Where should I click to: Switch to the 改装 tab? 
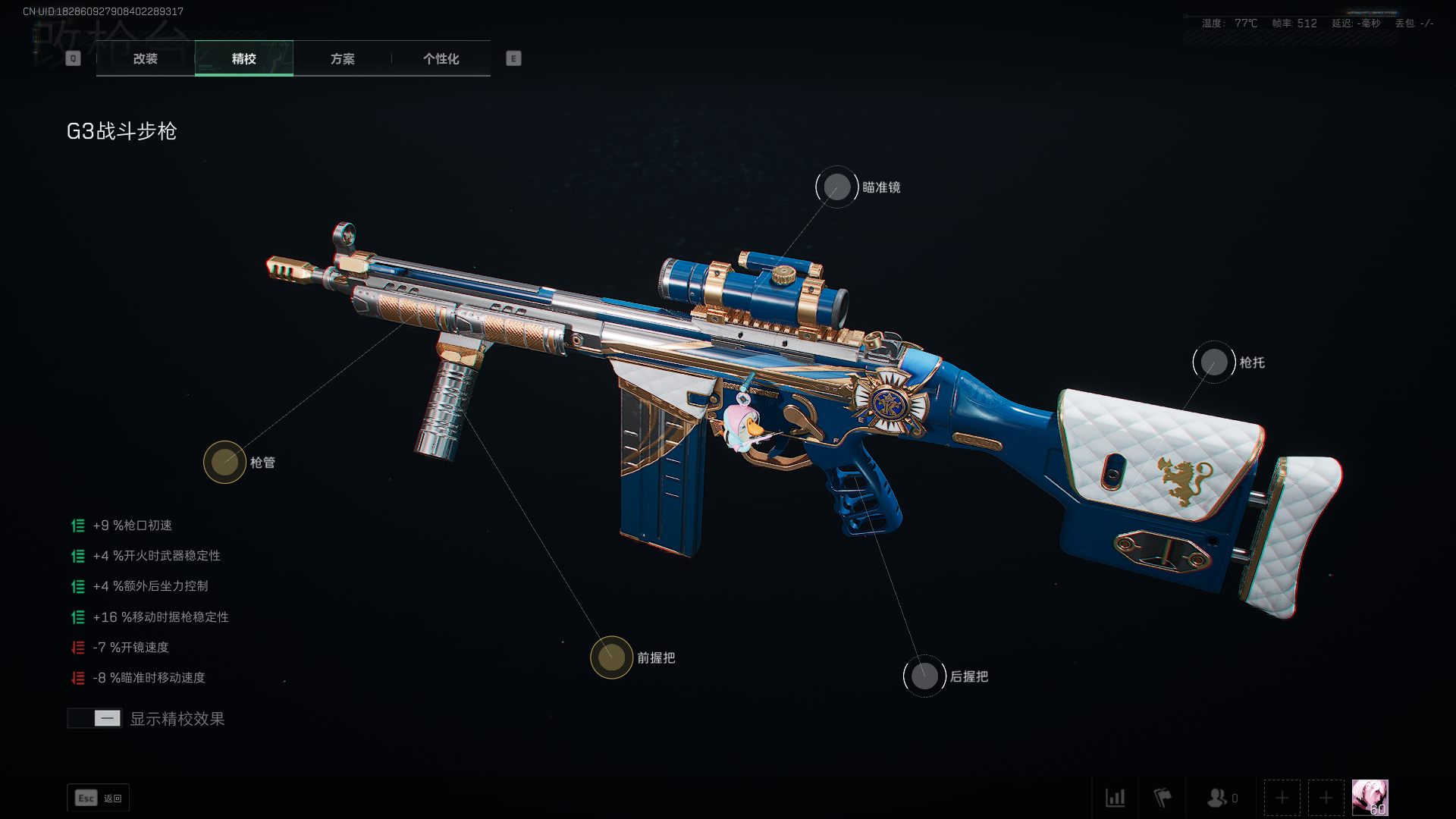coord(145,58)
